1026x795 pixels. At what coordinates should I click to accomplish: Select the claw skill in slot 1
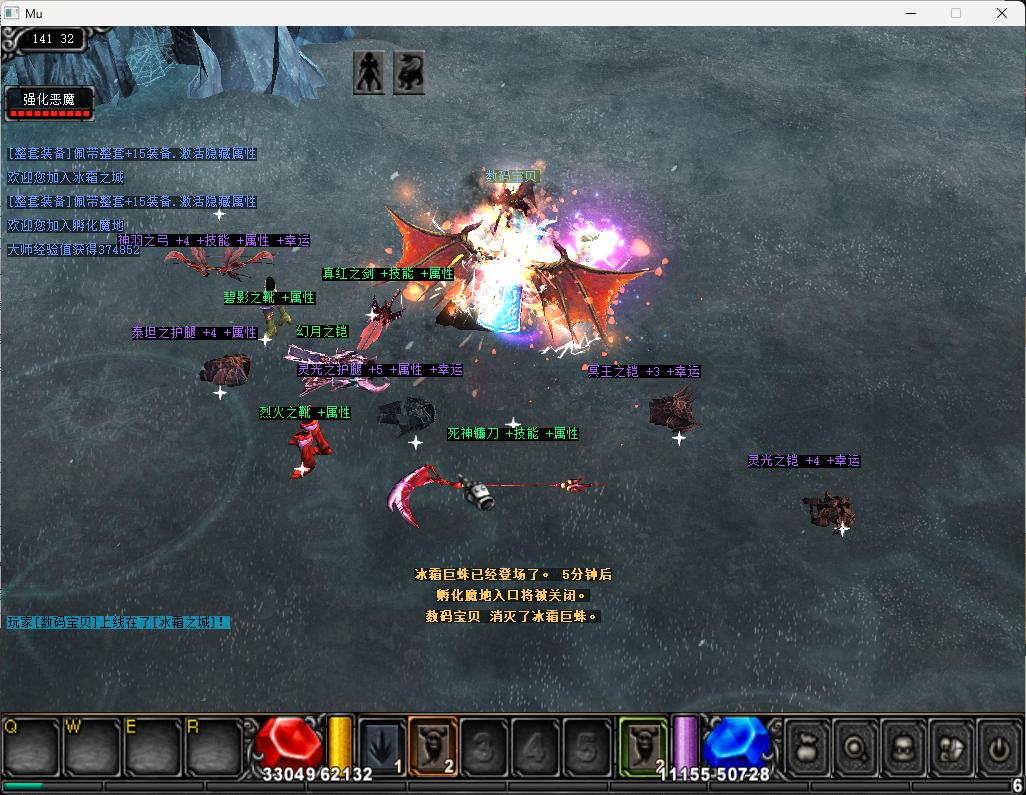383,746
